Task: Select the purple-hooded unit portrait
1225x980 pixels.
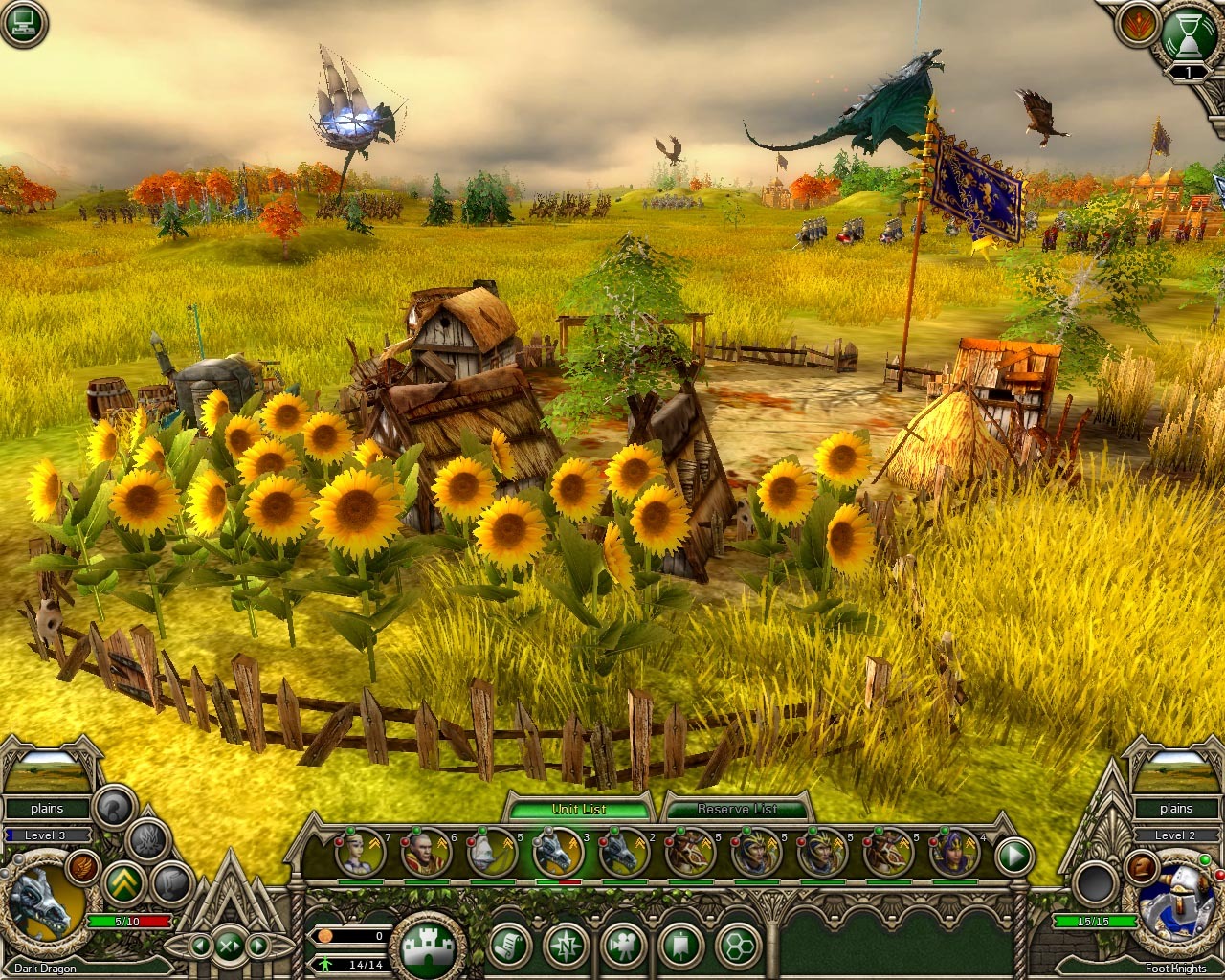Action: [x=953, y=851]
